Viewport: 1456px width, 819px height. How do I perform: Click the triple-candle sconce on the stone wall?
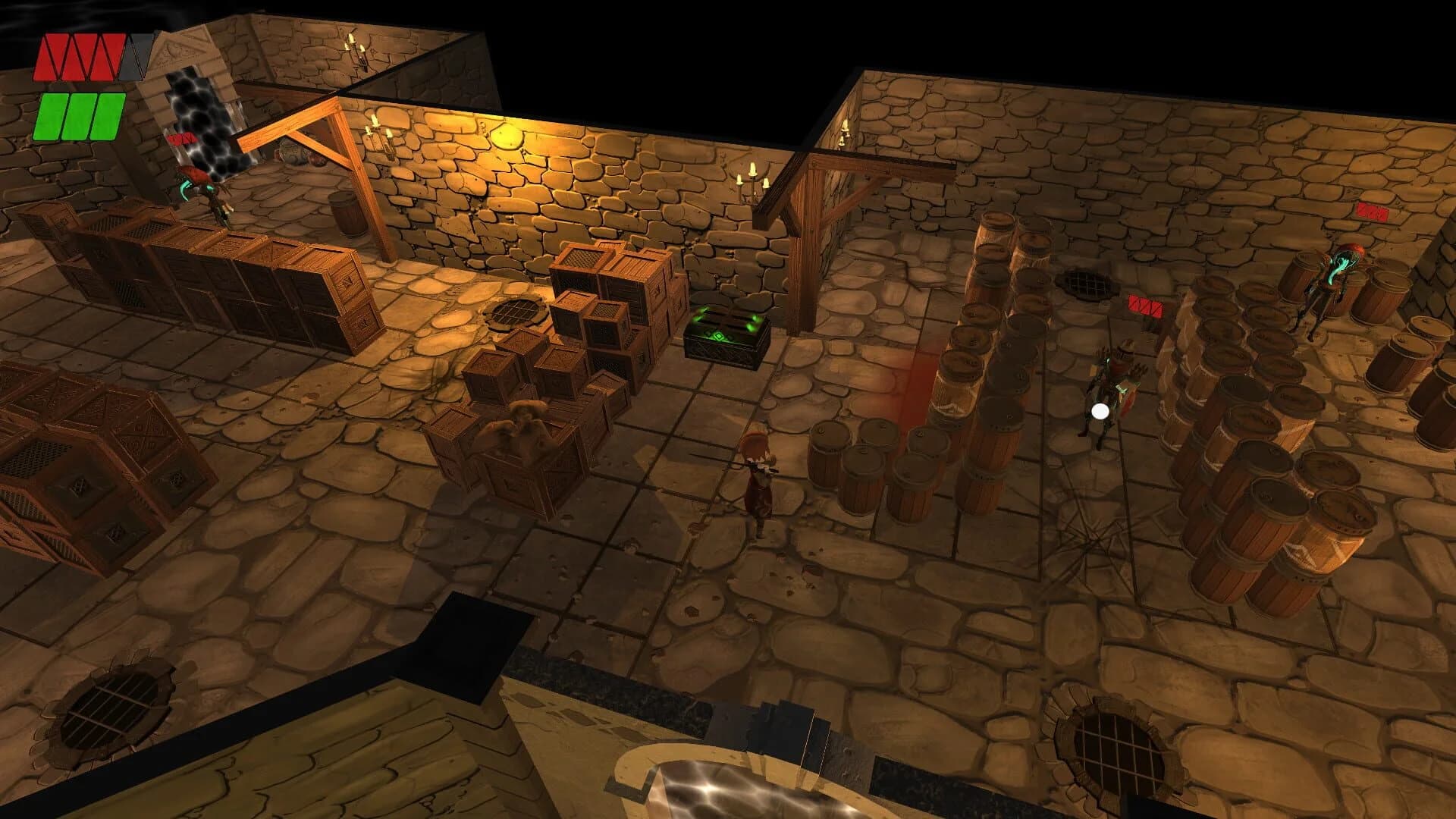[751, 182]
